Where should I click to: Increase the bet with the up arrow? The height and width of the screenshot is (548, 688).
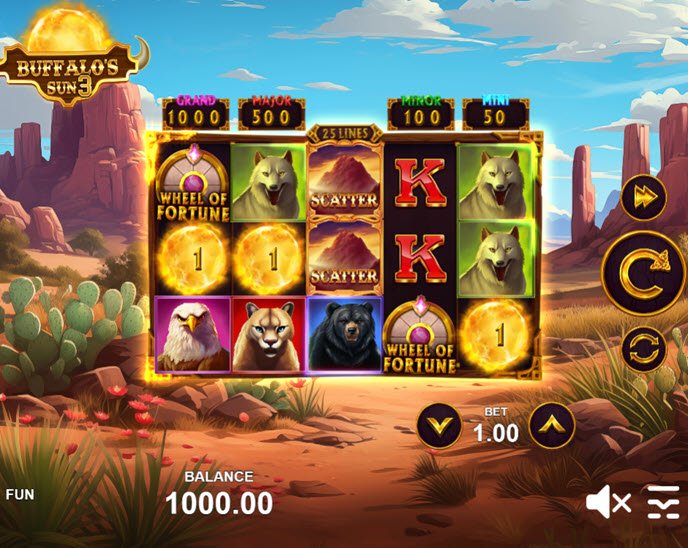[552, 425]
